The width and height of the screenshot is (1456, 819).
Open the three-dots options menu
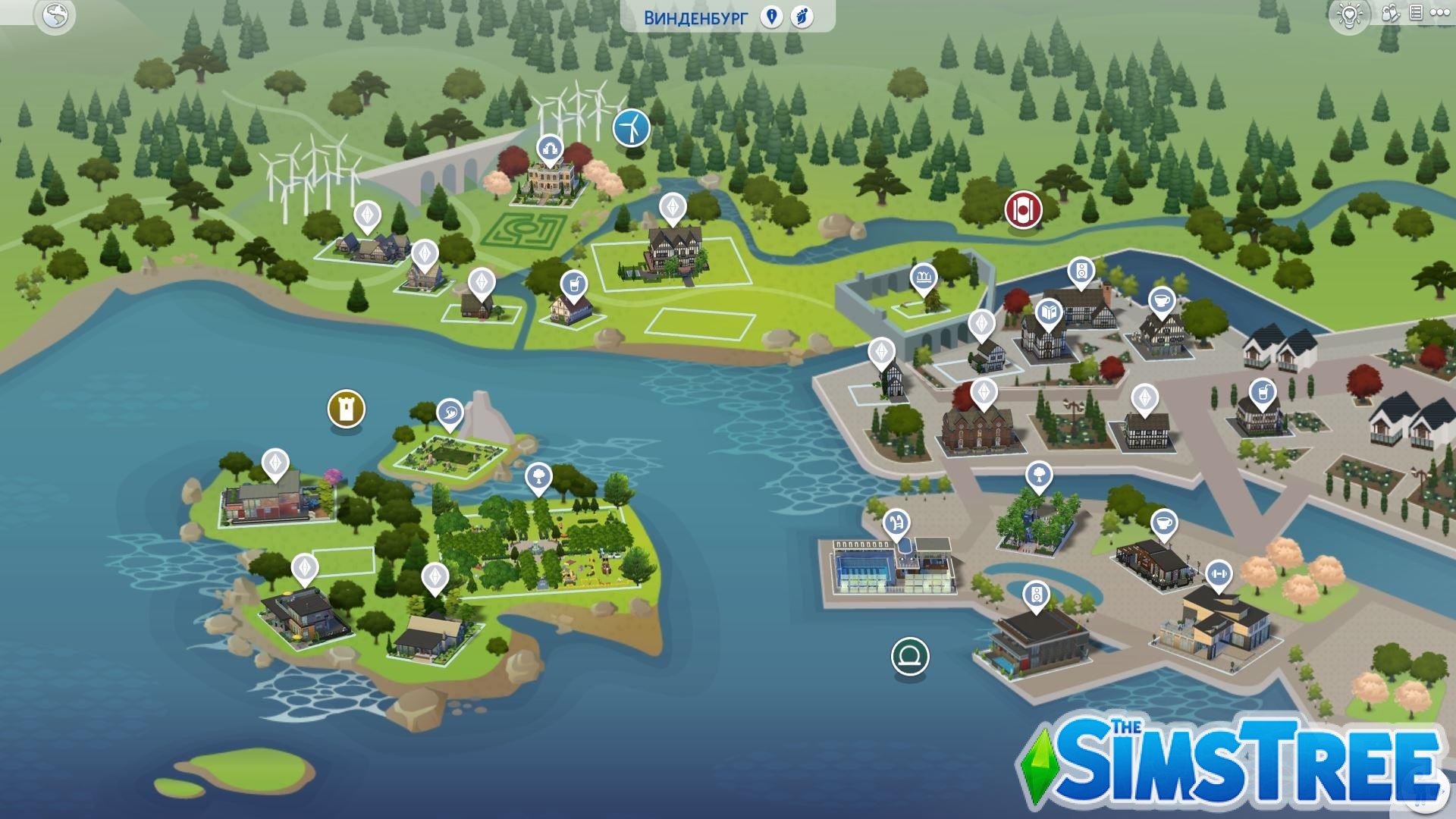pos(1439,13)
